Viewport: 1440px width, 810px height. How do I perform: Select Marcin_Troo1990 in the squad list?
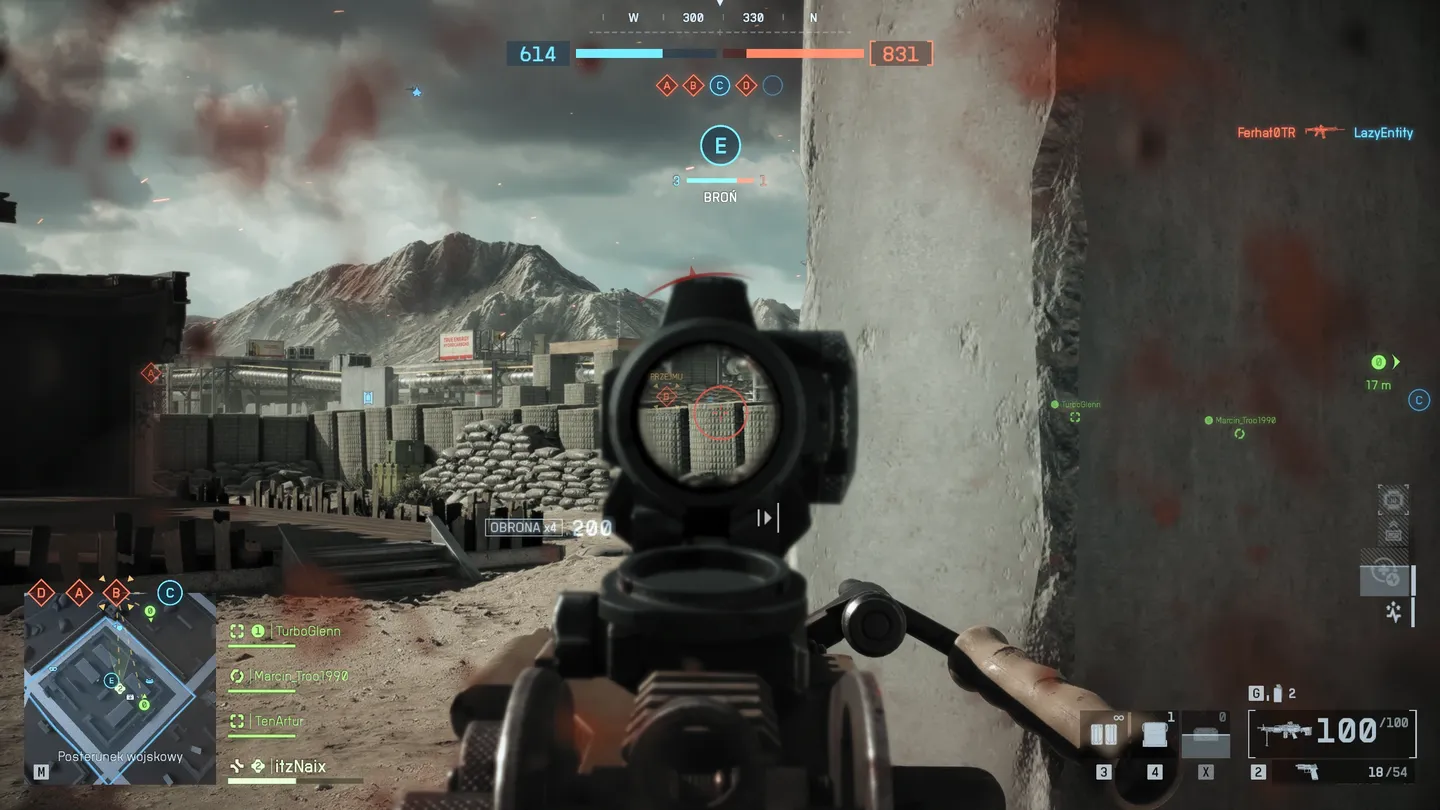click(300, 676)
